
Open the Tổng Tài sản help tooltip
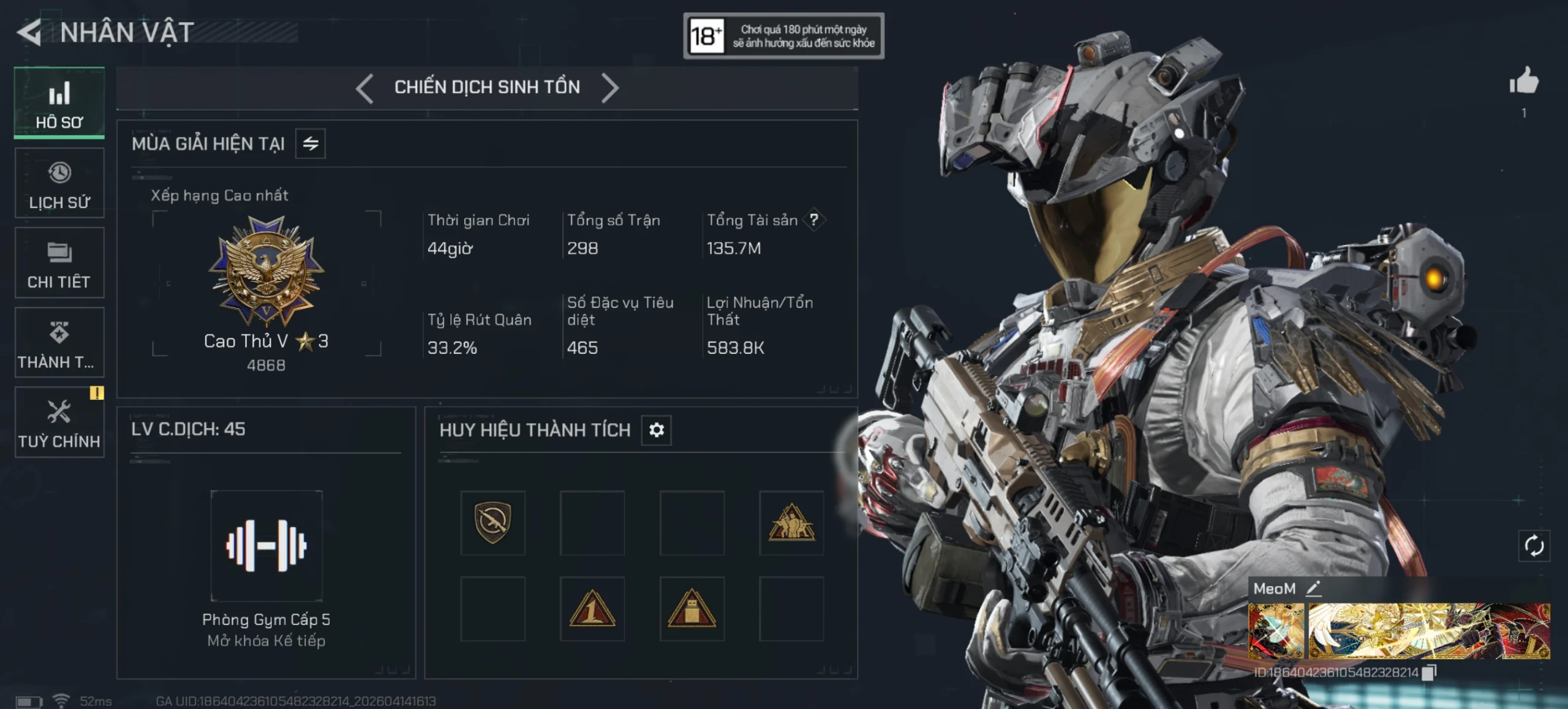pyautogui.click(x=813, y=220)
